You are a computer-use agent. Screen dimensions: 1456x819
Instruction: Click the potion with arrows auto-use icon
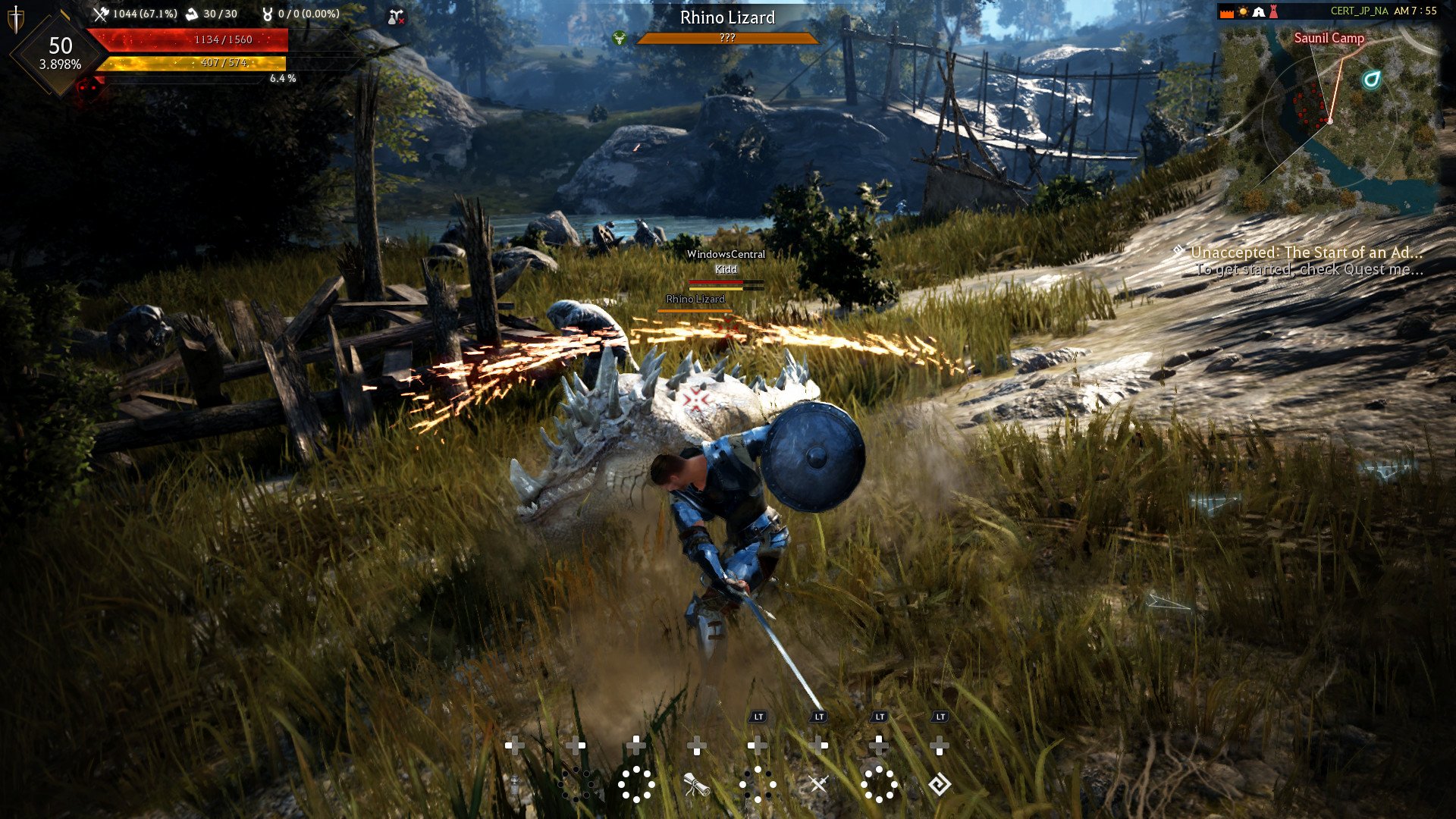pos(395,17)
